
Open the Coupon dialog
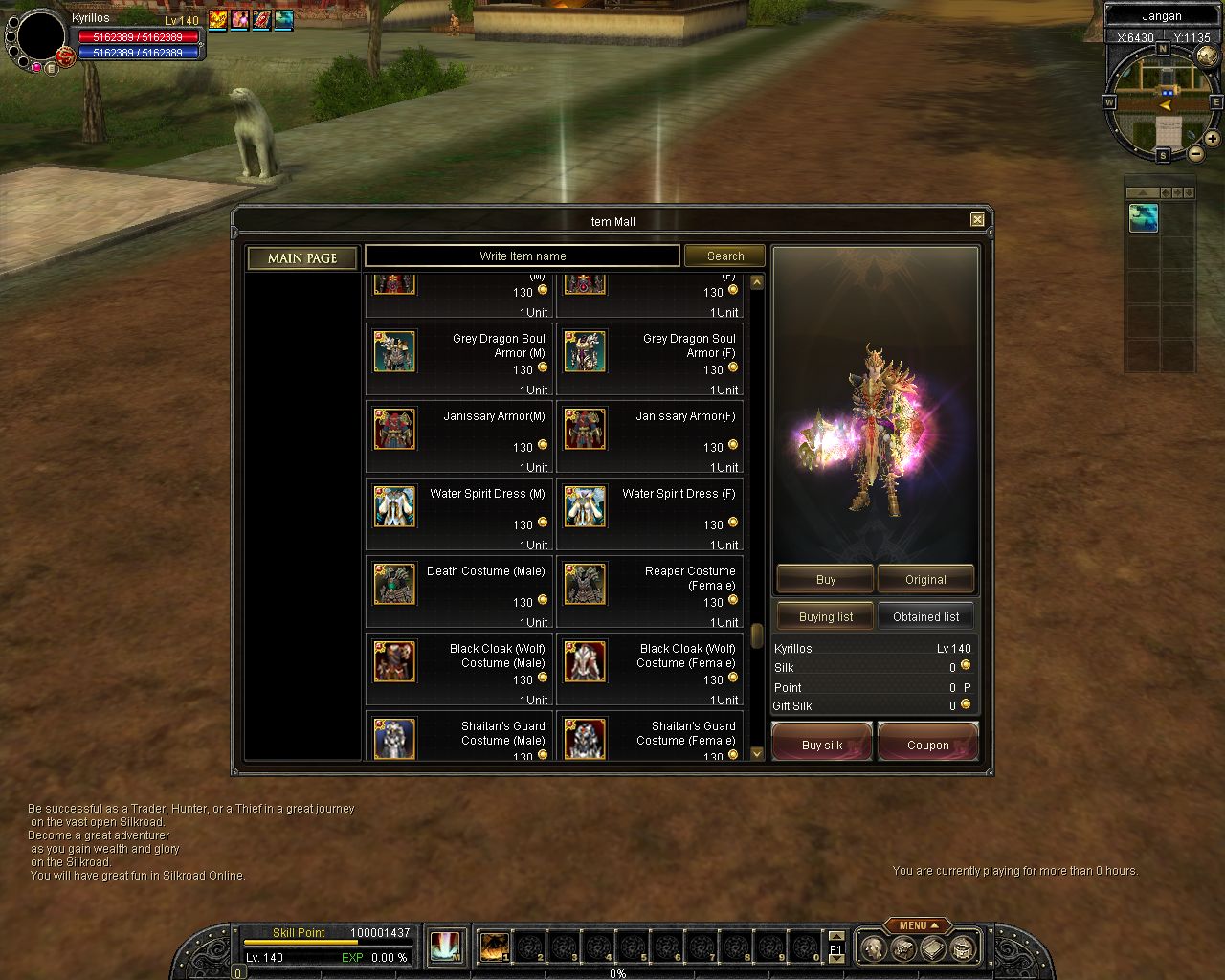[927, 745]
